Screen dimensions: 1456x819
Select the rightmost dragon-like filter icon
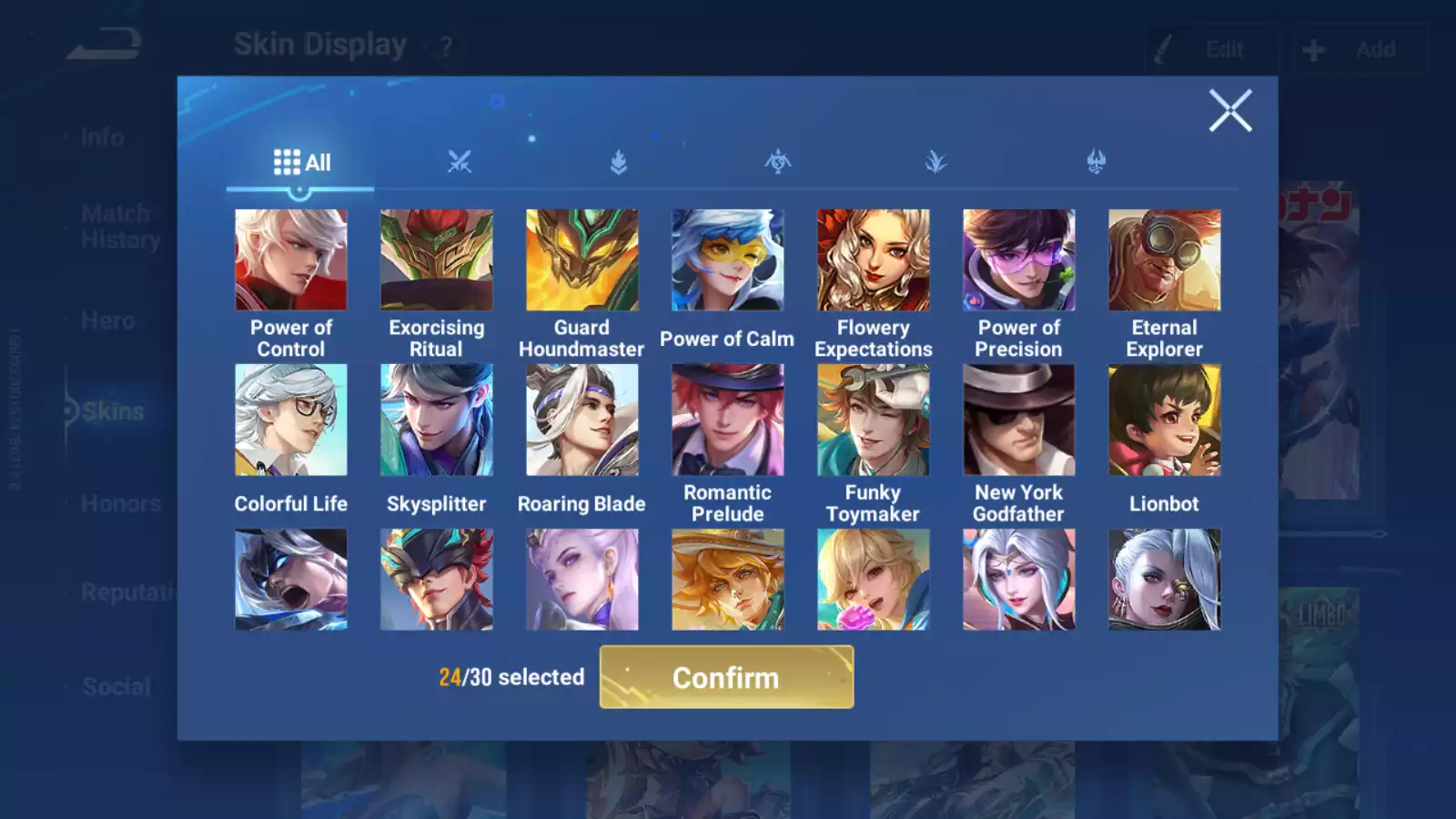point(1095,160)
